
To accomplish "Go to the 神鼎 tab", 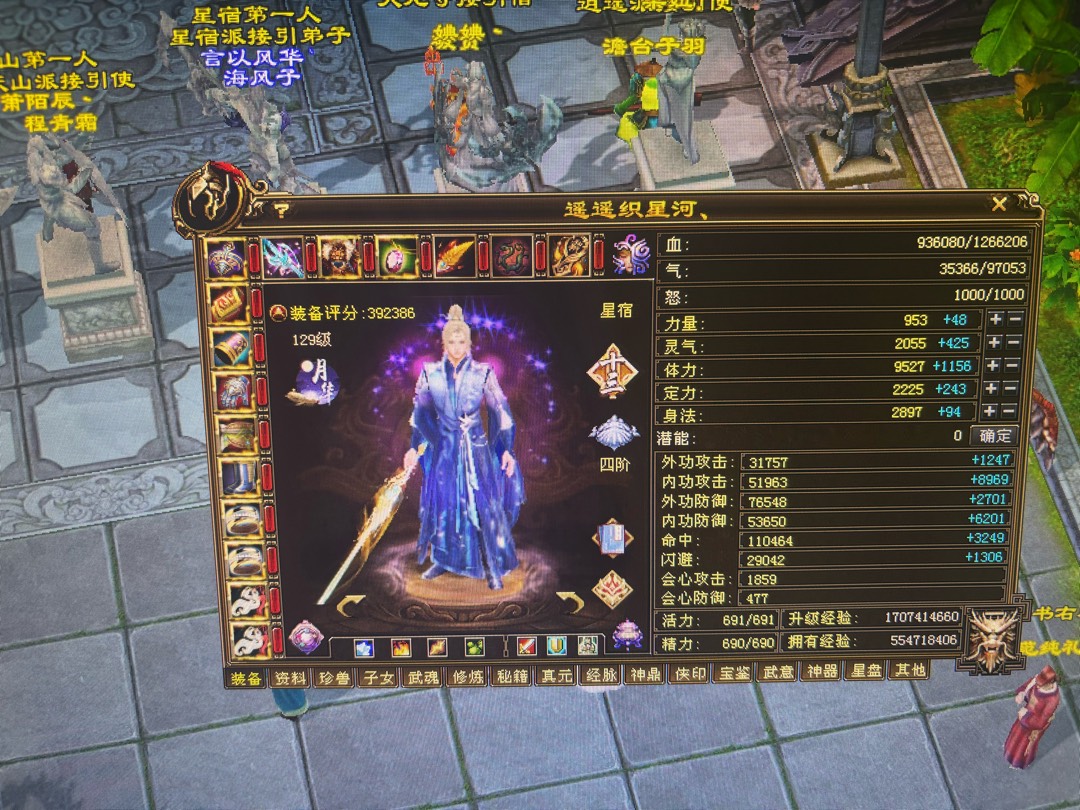I will coord(644,674).
